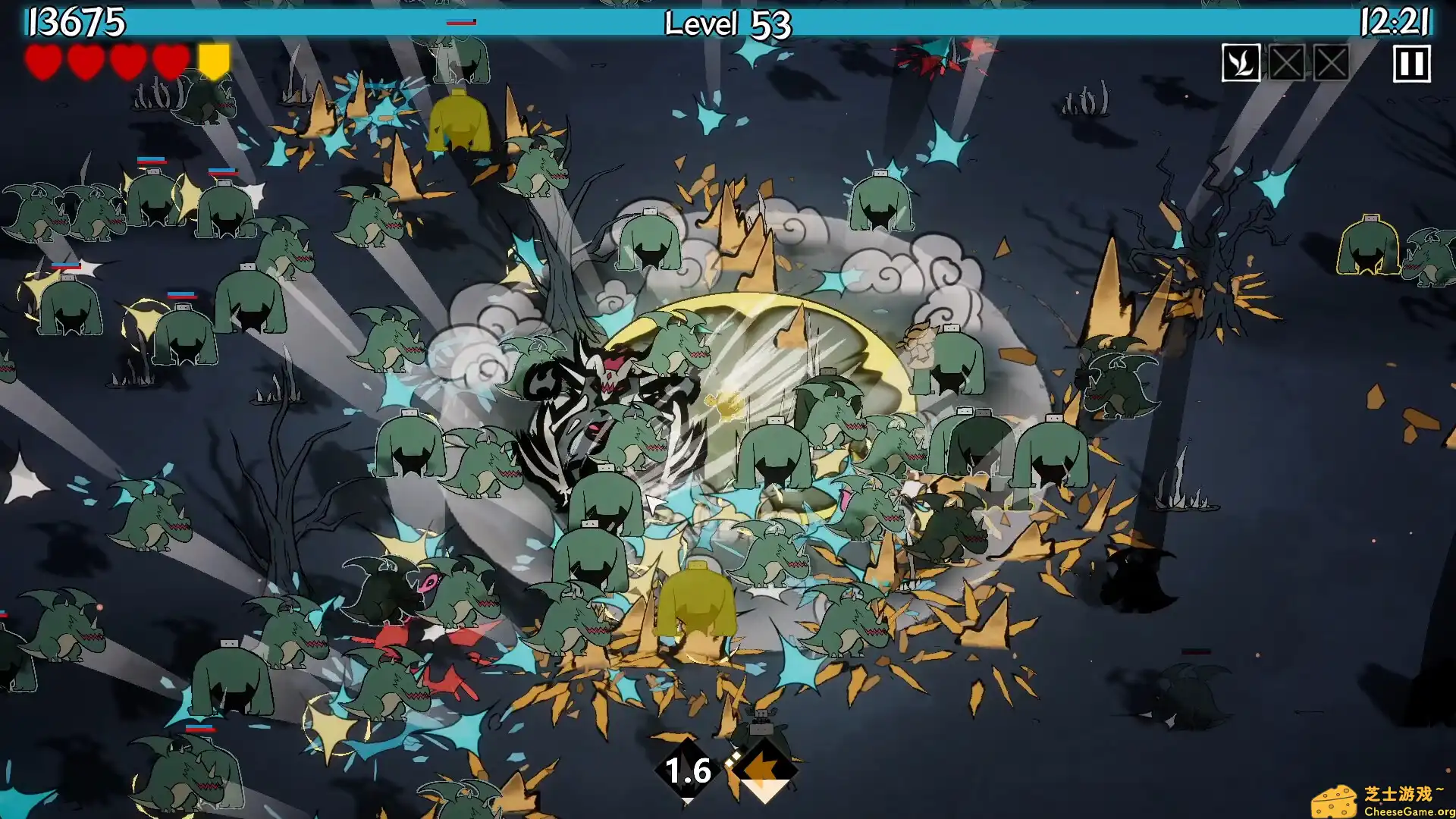
Task: Activate the orange dash ability diamond
Action: [x=764, y=770]
